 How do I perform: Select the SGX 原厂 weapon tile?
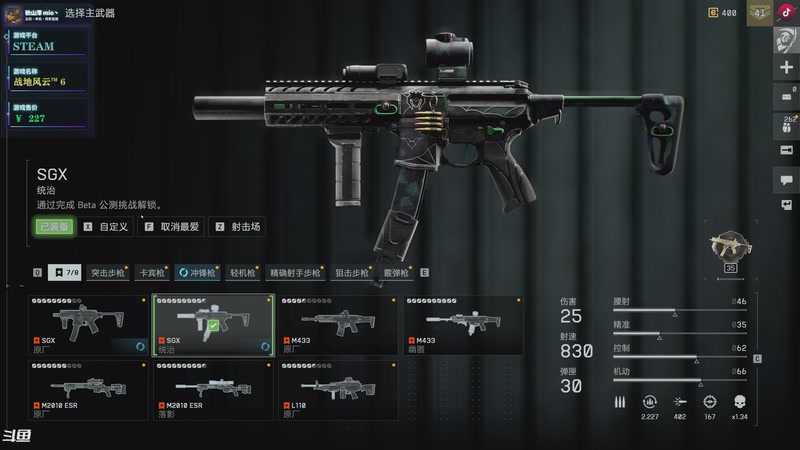pyautogui.click(x=88, y=324)
